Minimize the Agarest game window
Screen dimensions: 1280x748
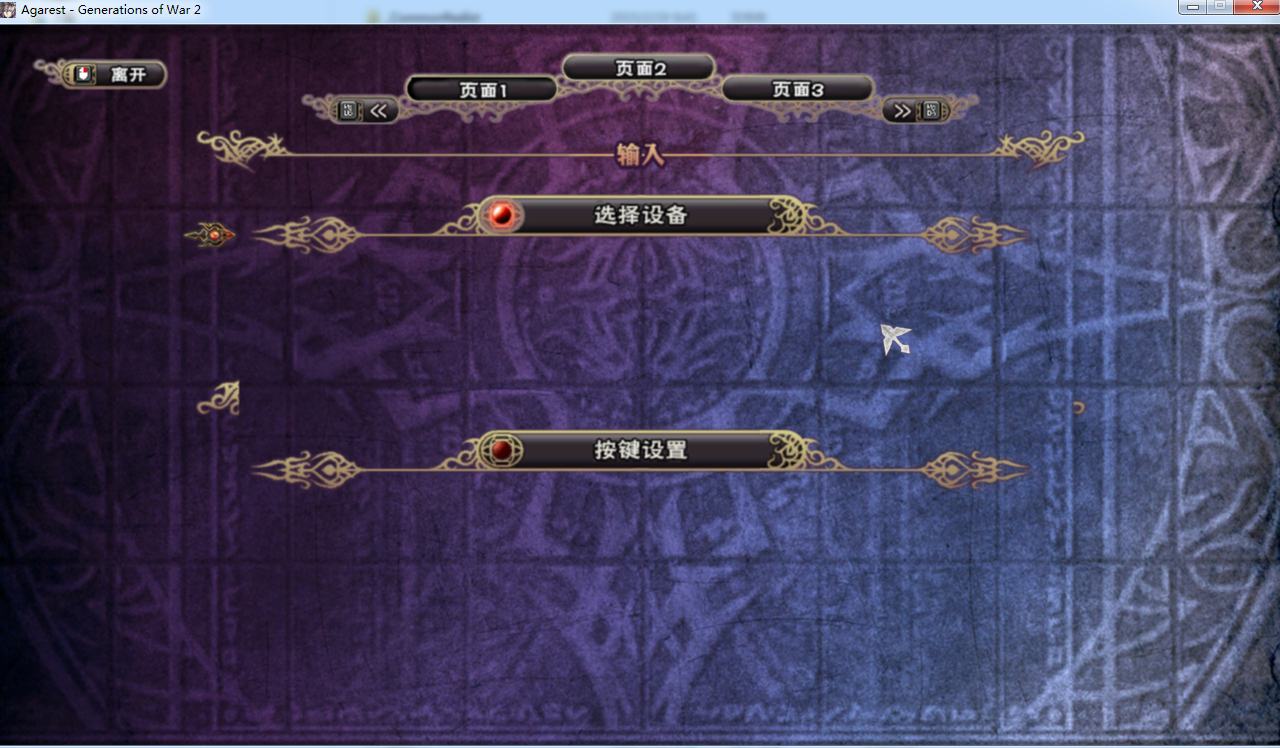point(1191,7)
